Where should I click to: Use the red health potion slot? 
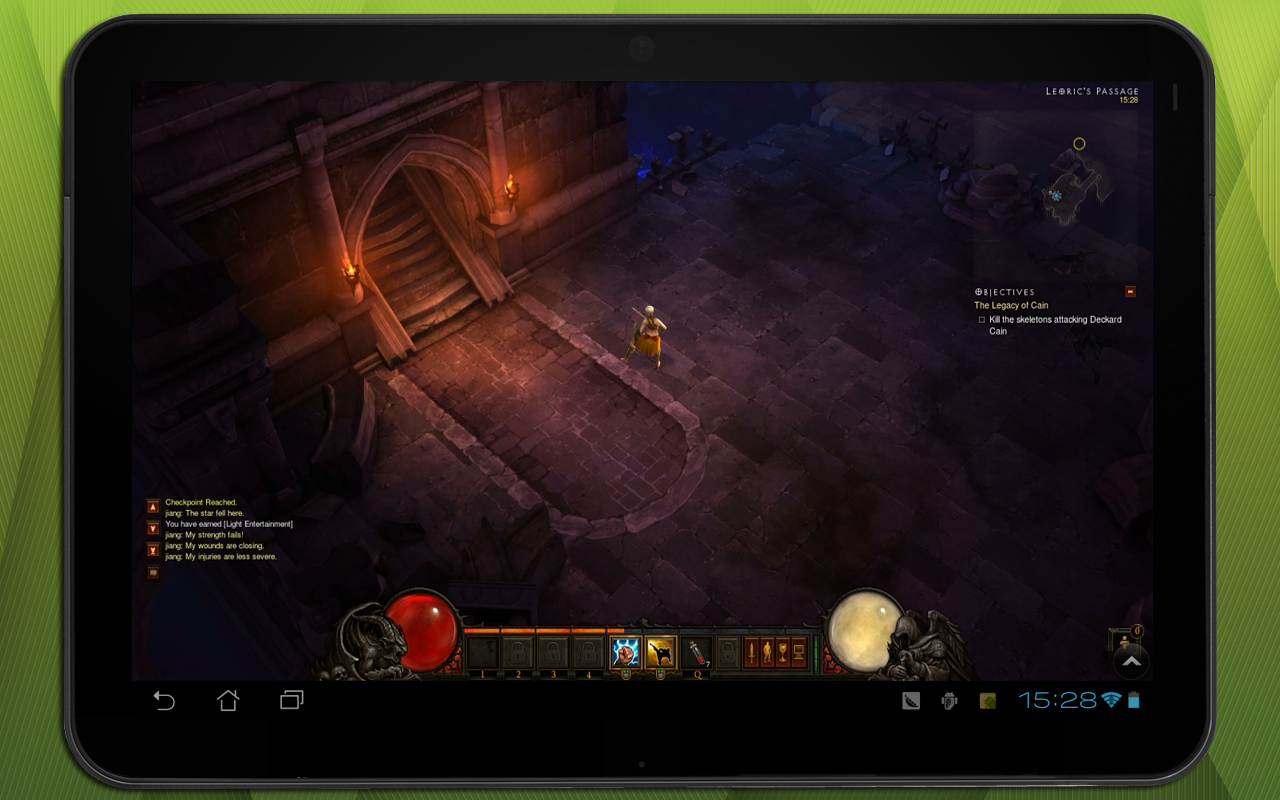(x=696, y=653)
